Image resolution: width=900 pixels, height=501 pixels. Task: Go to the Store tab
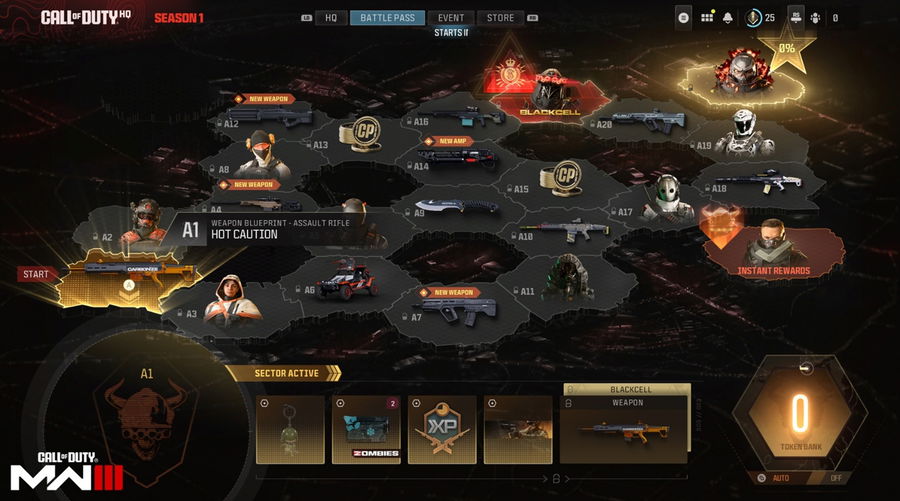coord(500,18)
